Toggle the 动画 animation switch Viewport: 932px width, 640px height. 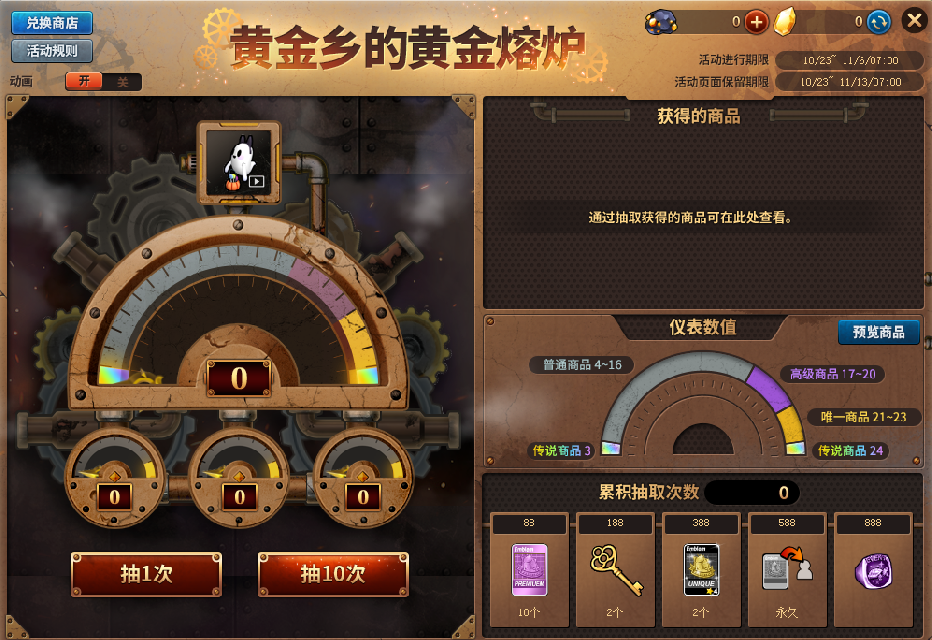(103, 82)
